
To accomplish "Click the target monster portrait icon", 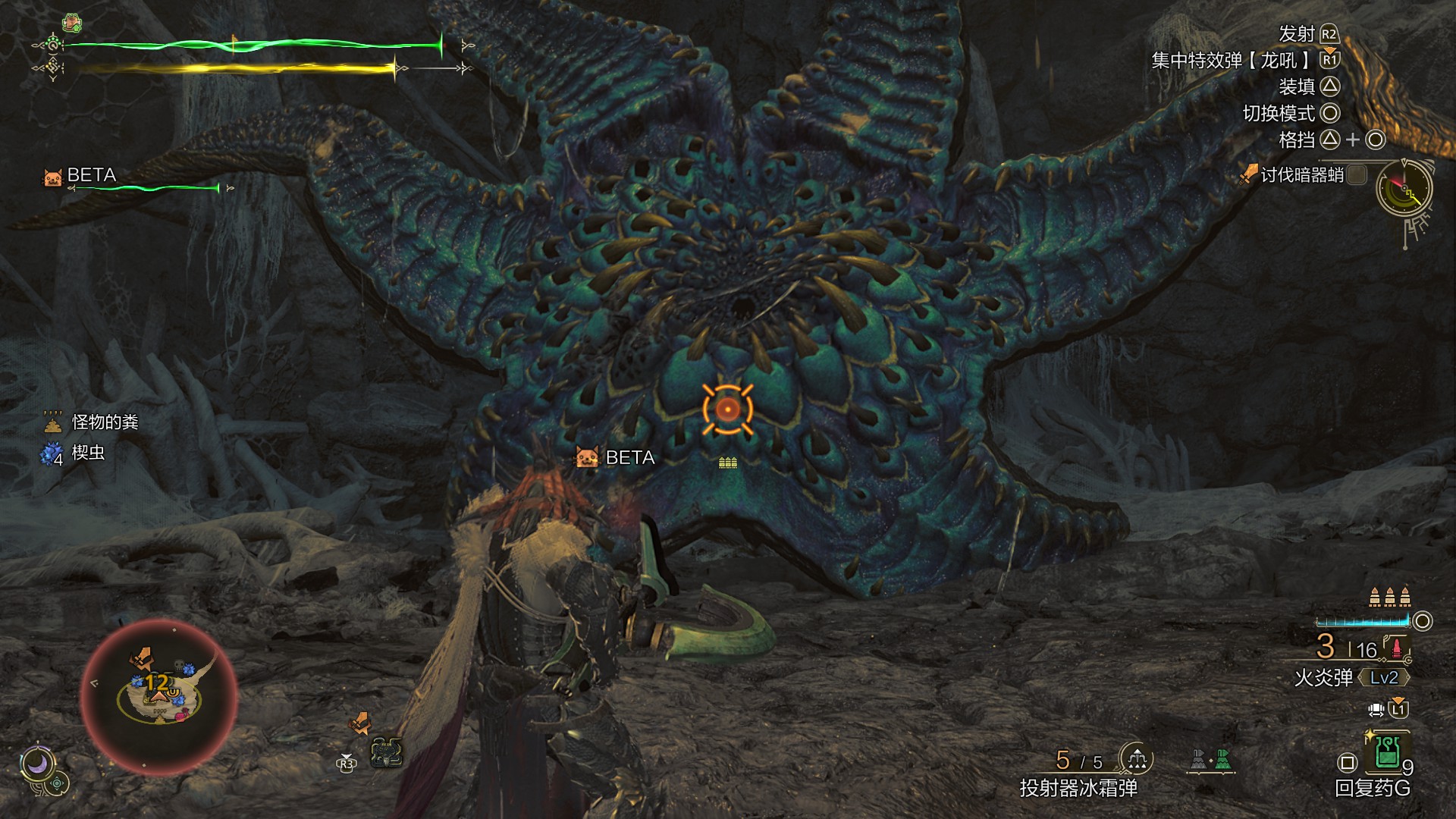I will click(386, 752).
